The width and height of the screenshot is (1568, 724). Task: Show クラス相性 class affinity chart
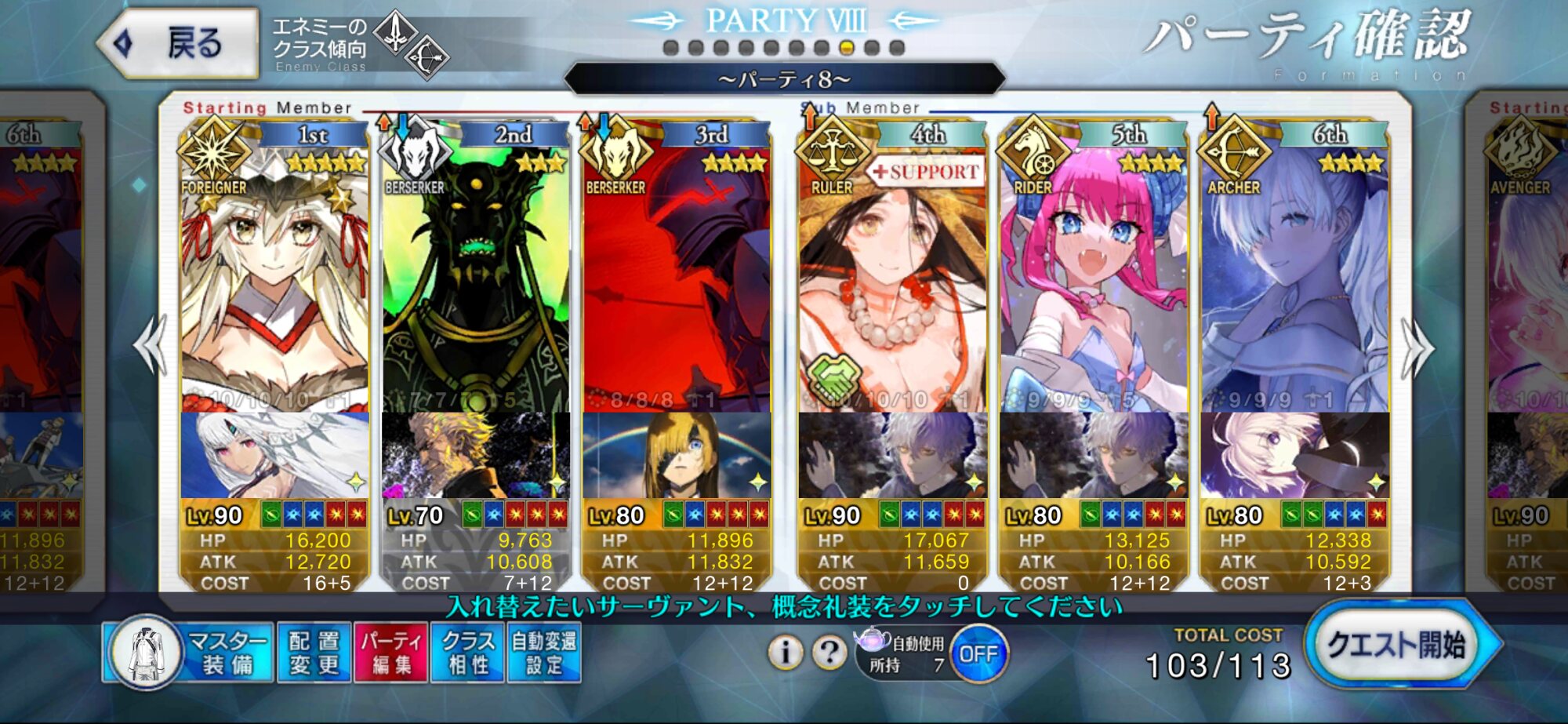click(x=467, y=653)
